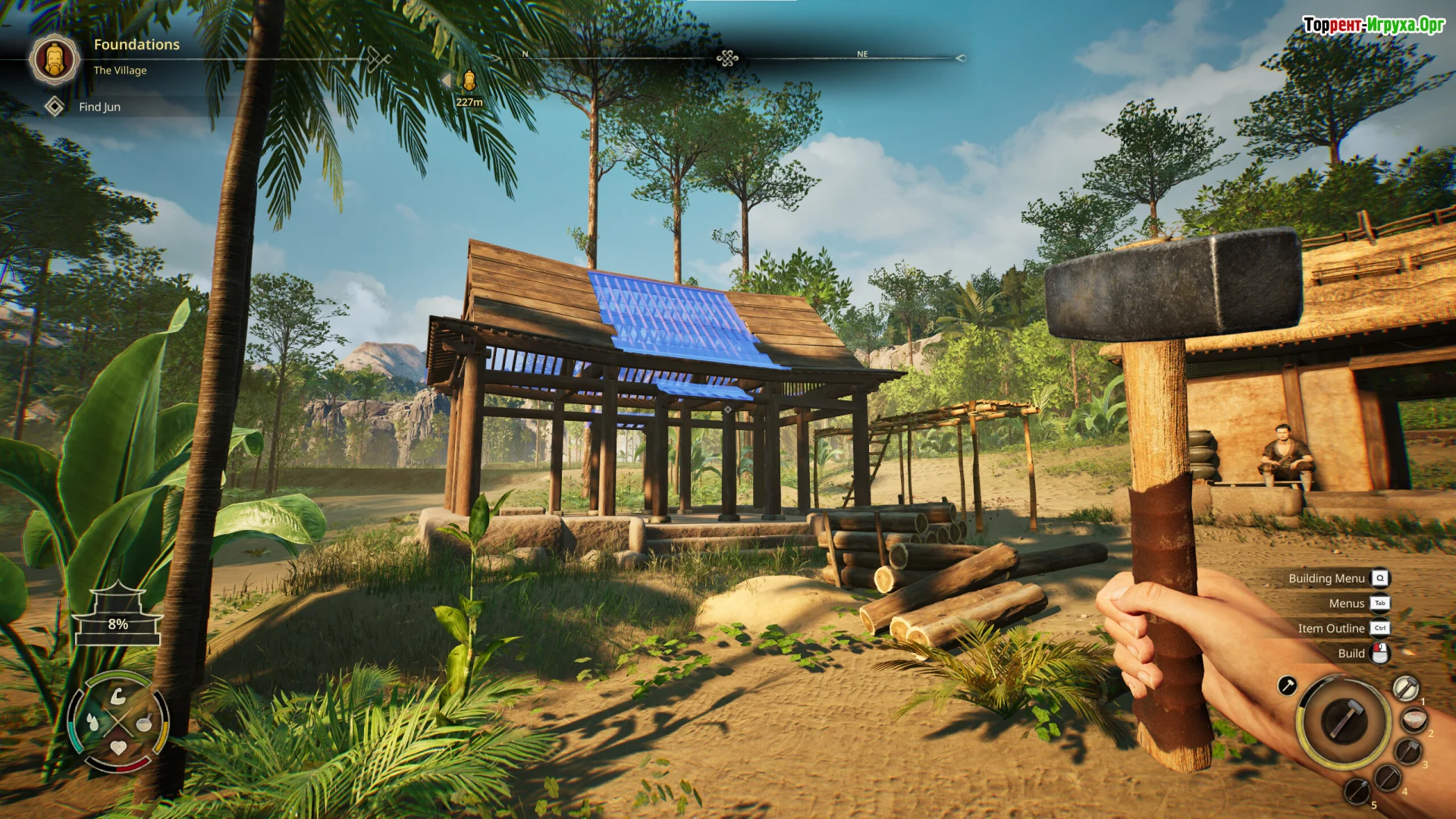1456x819 pixels.
Task: Select the sledgehammer in hotbar slot 1
Action: click(x=1405, y=688)
